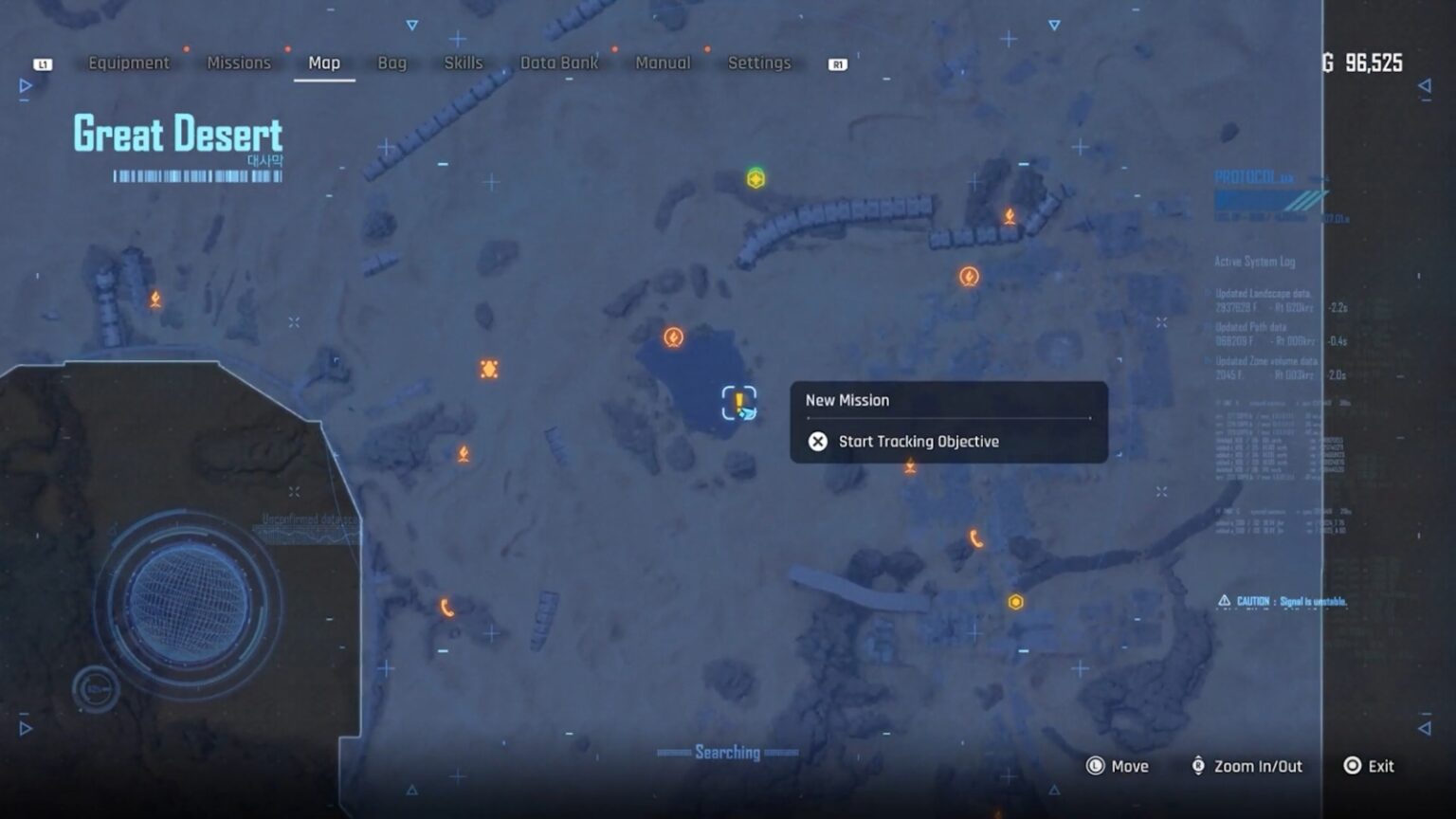
Task: Switch to the Missions tab
Action: 238,63
